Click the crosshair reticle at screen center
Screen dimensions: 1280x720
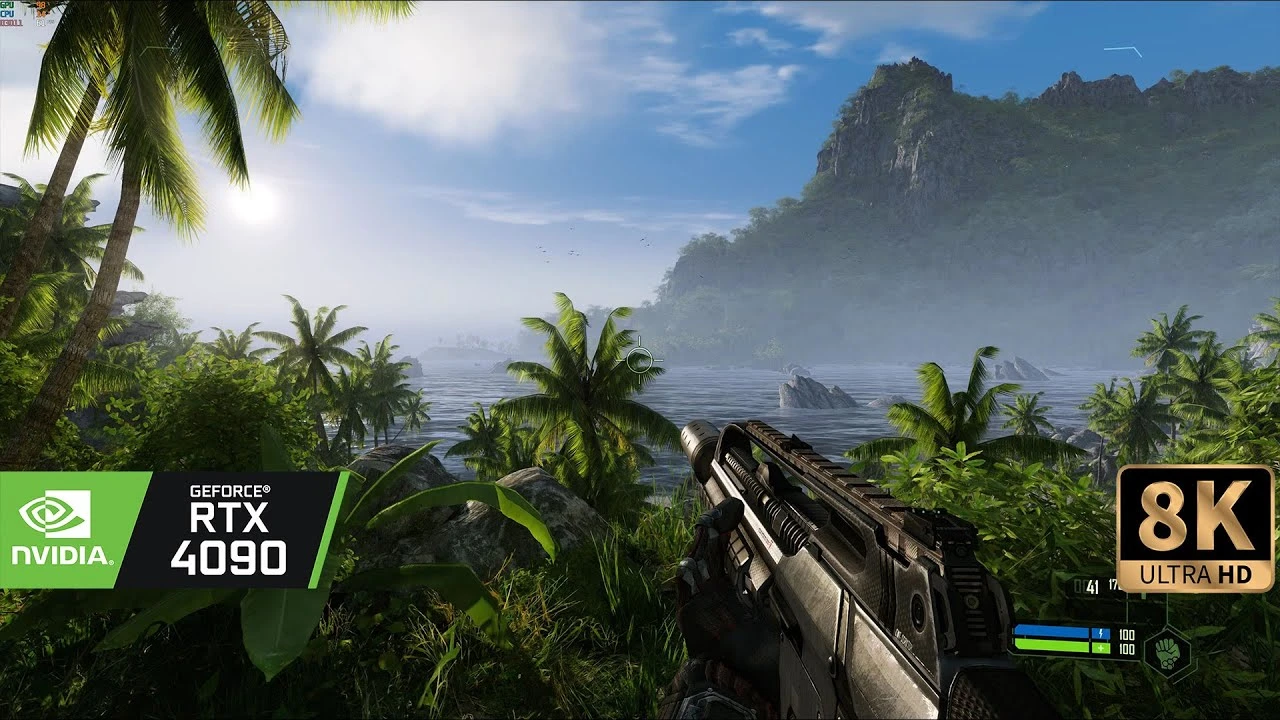coord(638,360)
